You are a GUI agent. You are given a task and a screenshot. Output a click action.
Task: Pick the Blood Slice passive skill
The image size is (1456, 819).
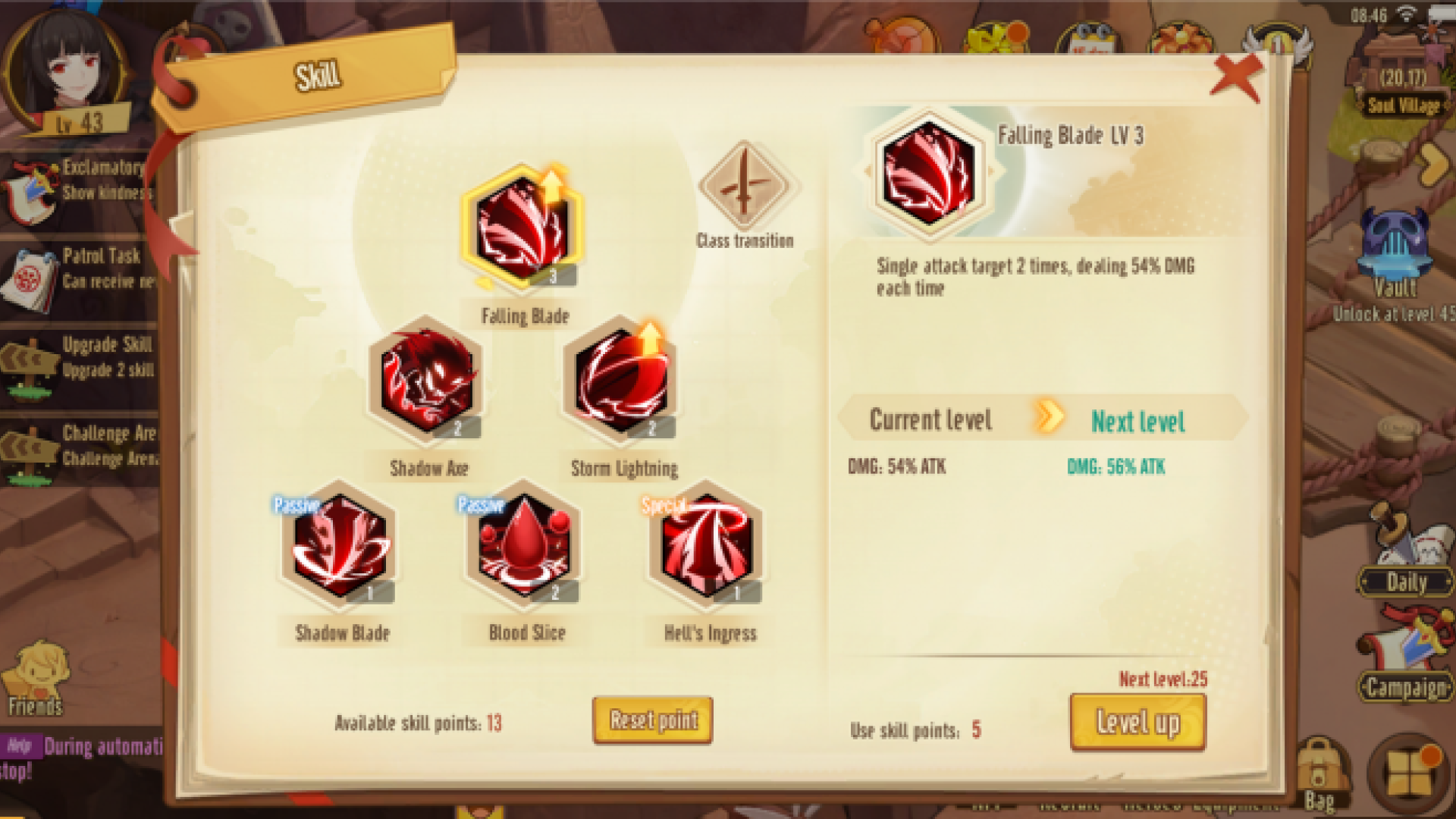click(524, 545)
